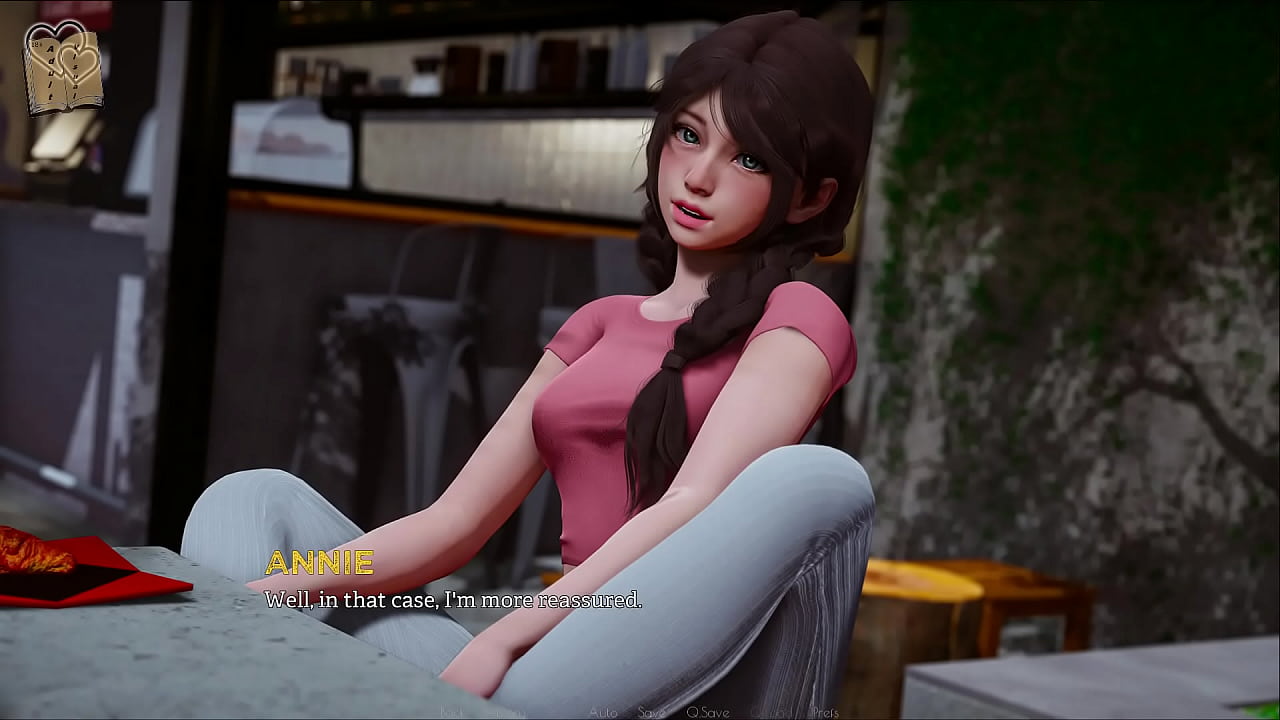Quick load using the Q.Load button
The width and height of the screenshot is (1280, 720).
point(769,712)
